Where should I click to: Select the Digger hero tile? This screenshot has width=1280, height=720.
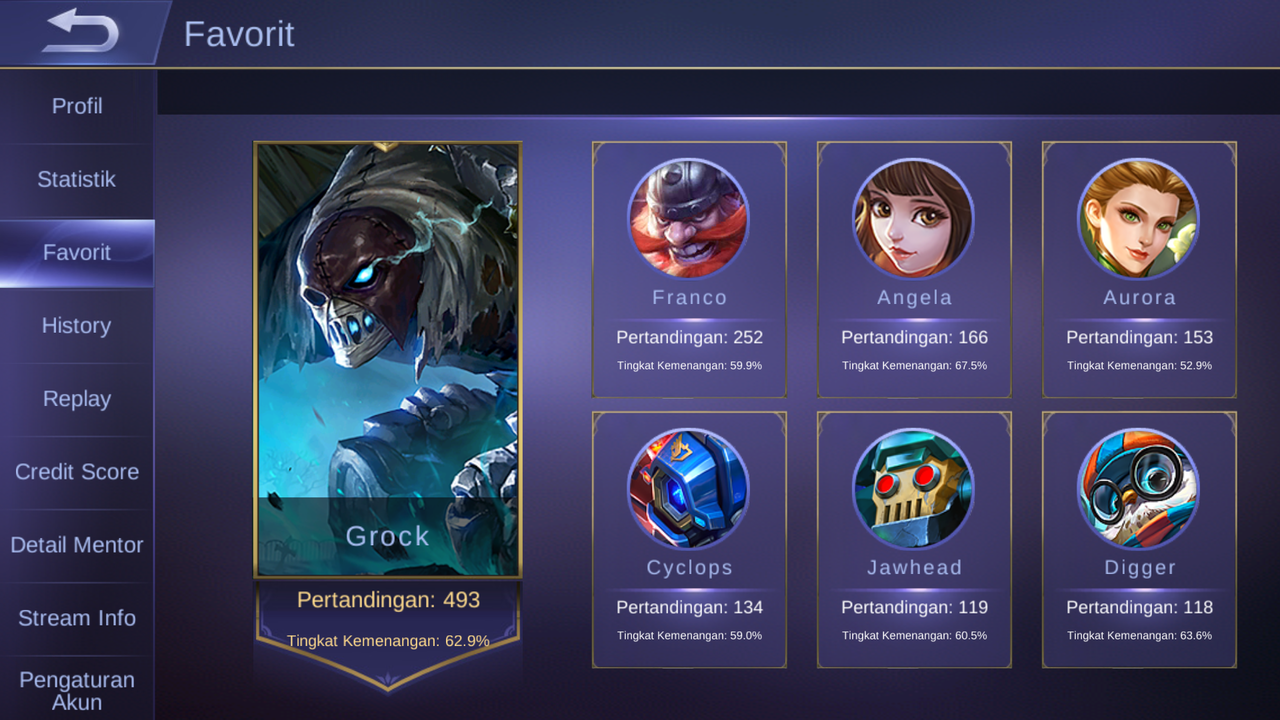(1139, 540)
